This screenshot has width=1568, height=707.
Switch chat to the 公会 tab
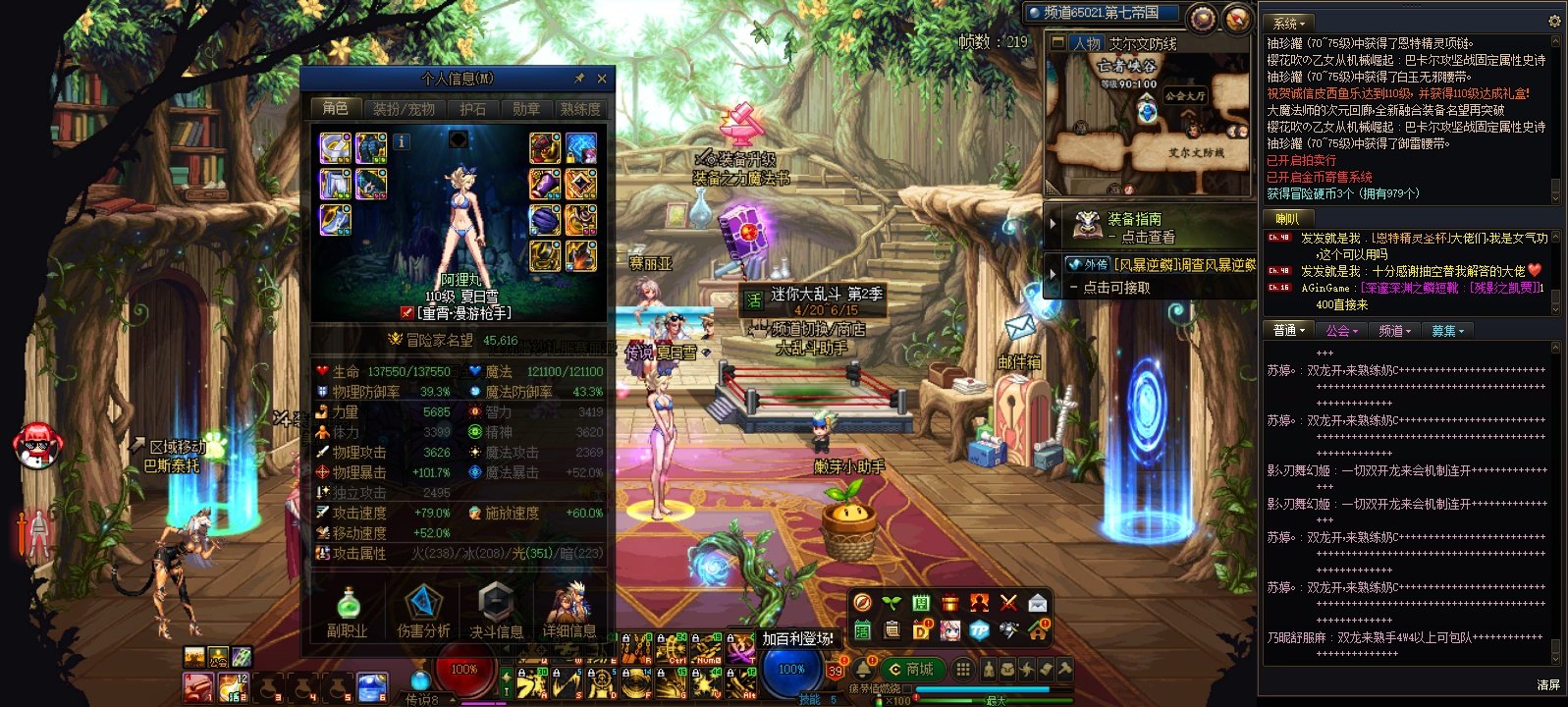tap(1341, 331)
